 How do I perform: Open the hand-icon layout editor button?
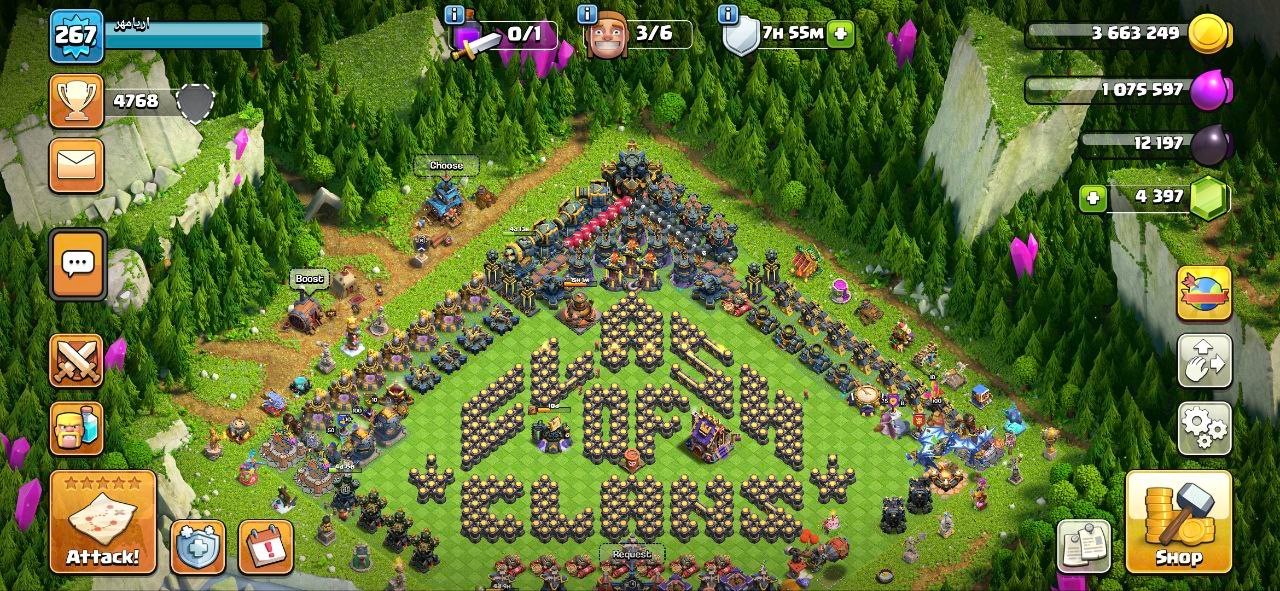pos(1204,361)
